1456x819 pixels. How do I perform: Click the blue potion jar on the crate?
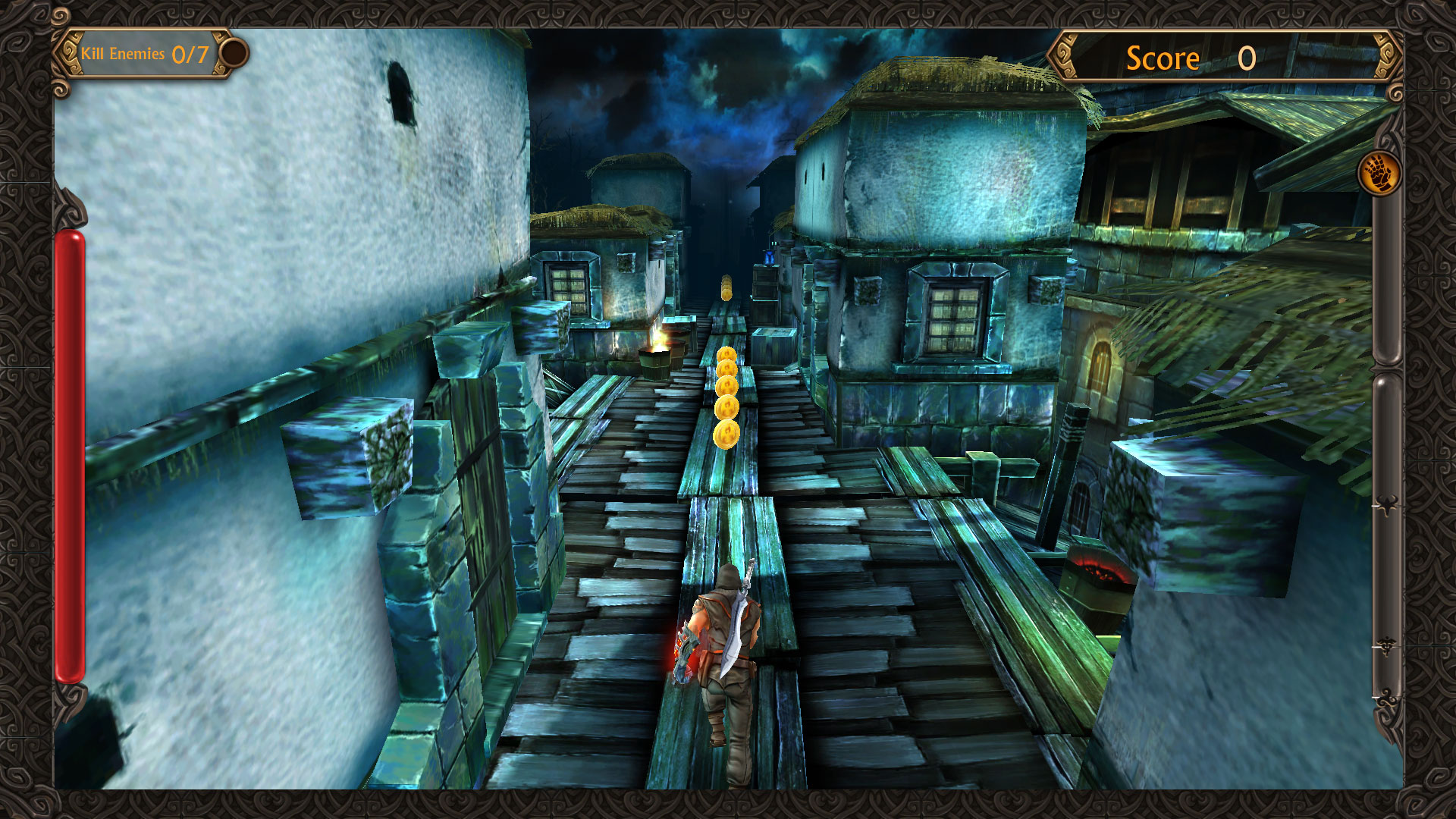(x=769, y=258)
